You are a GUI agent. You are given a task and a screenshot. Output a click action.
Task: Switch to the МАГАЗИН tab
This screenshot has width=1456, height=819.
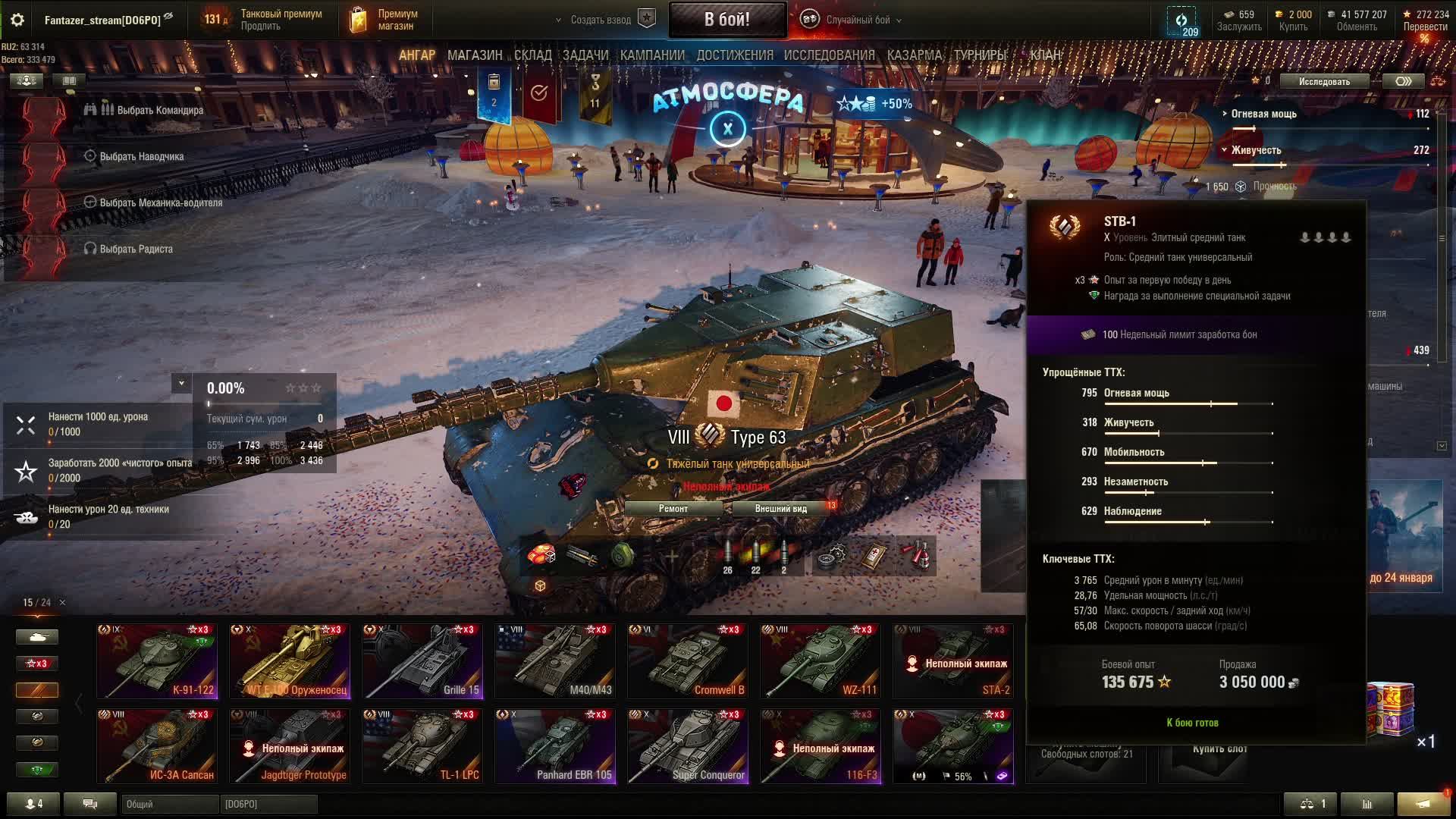[x=475, y=55]
